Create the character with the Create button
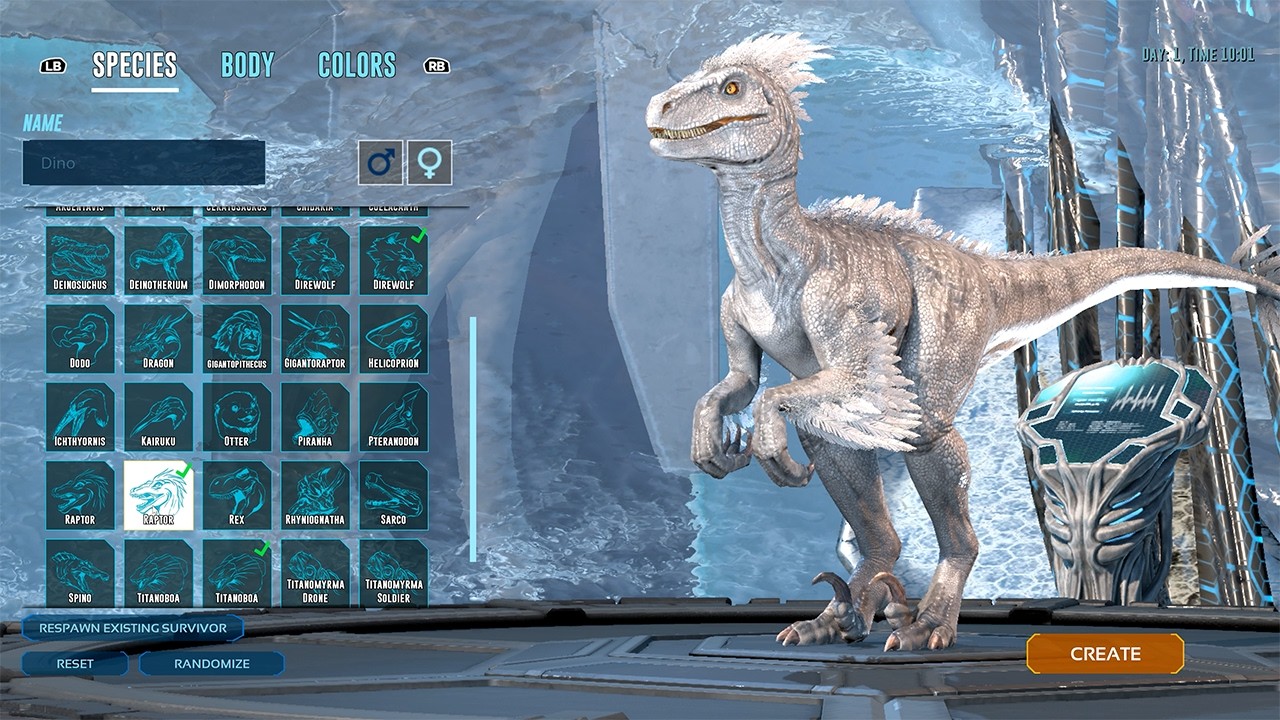1280x720 pixels. coord(1105,654)
